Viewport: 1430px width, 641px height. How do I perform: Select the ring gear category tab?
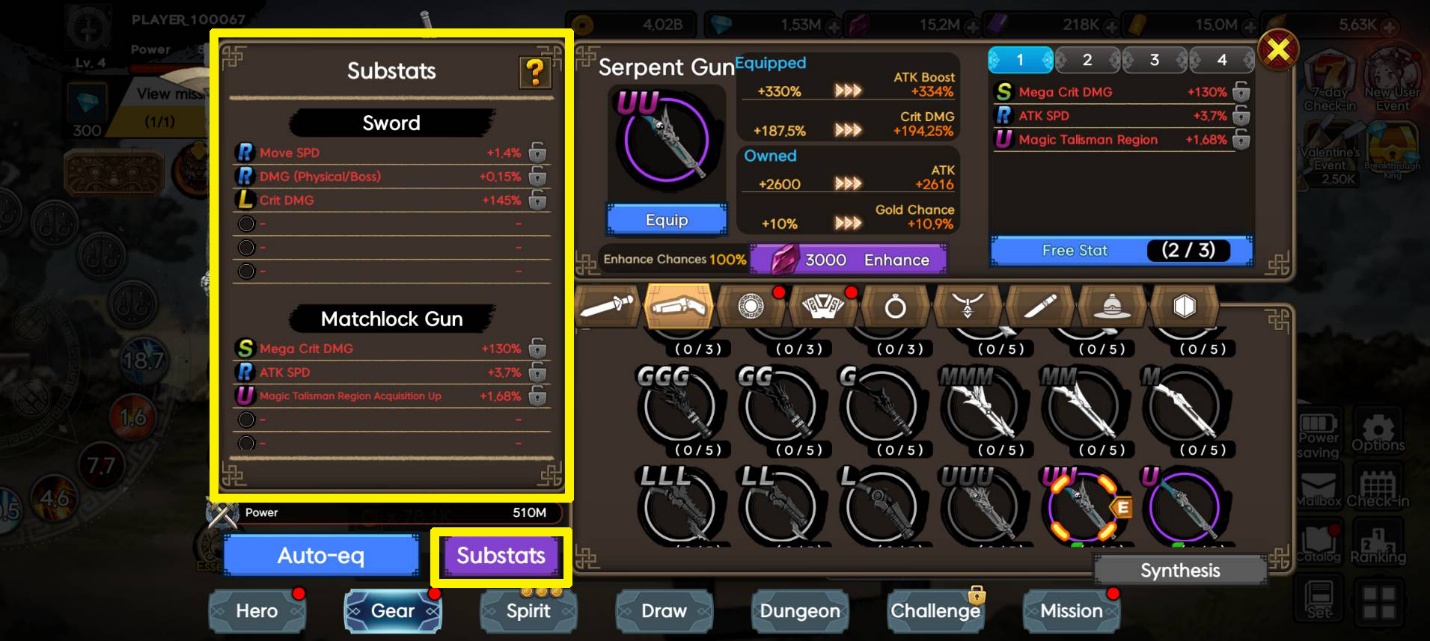(x=895, y=306)
